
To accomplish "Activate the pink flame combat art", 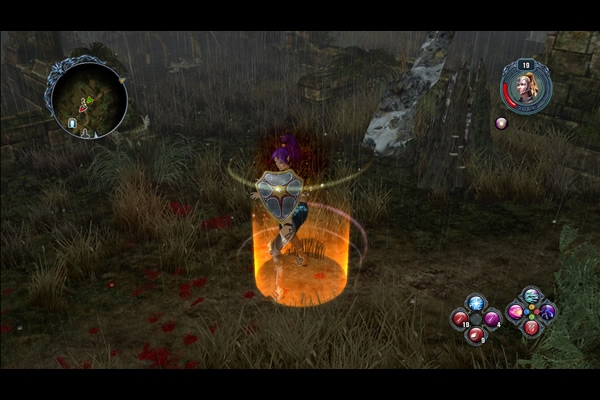I will pos(516,311).
